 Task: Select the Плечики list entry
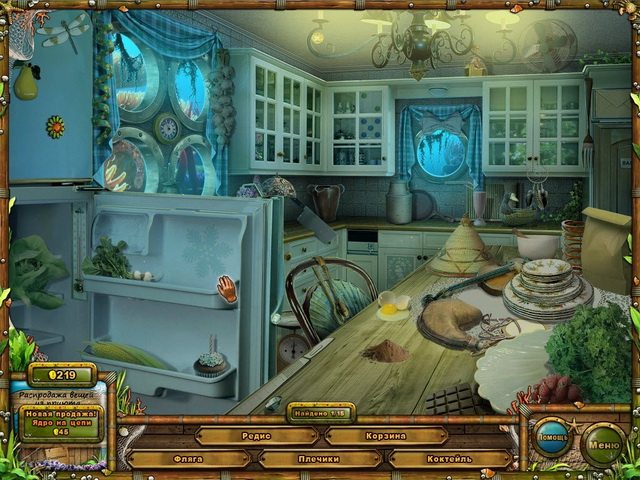coord(320,459)
